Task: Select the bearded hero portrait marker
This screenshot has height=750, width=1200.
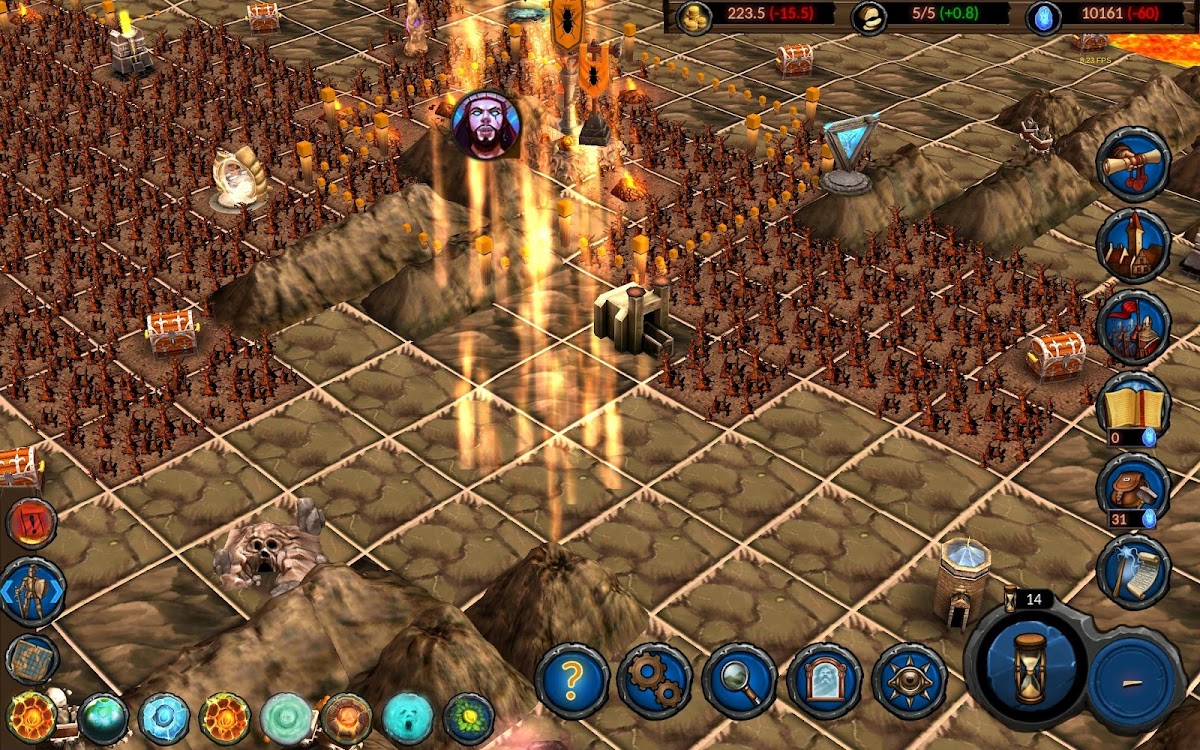Action: click(x=486, y=124)
